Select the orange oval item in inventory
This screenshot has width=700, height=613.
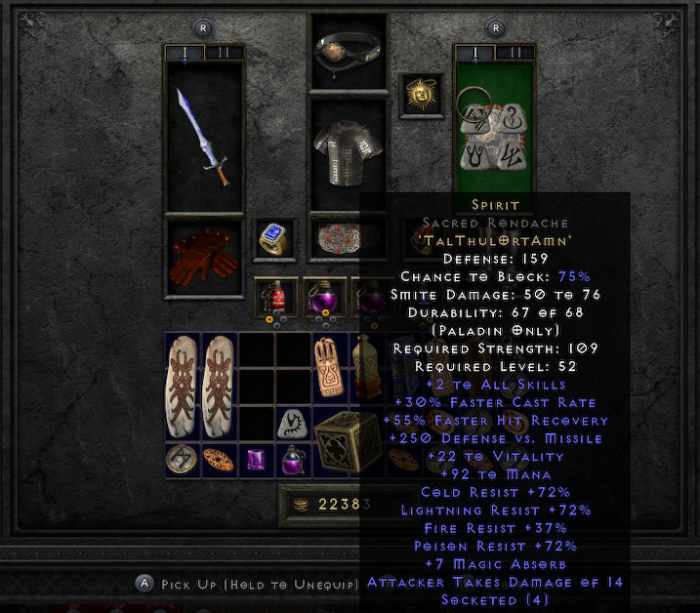point(219,460)
